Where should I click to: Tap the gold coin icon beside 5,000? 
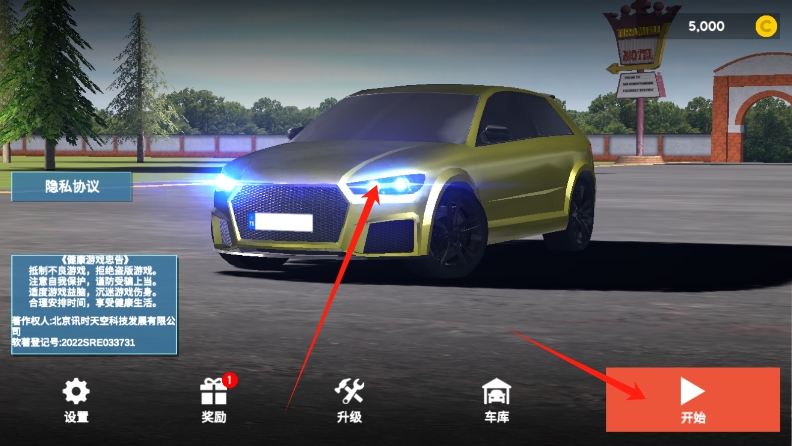(766, 27)
